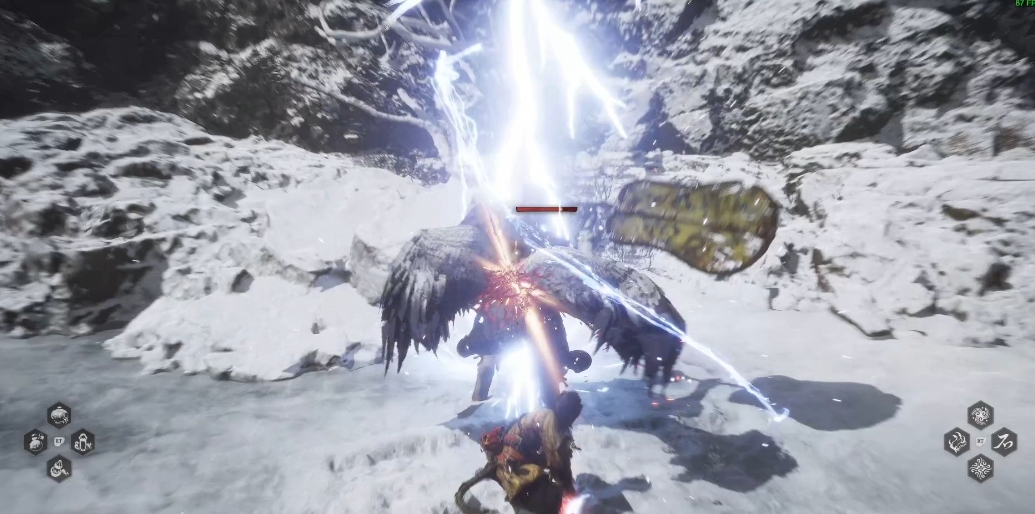Cast the flame claw spell

956,441
